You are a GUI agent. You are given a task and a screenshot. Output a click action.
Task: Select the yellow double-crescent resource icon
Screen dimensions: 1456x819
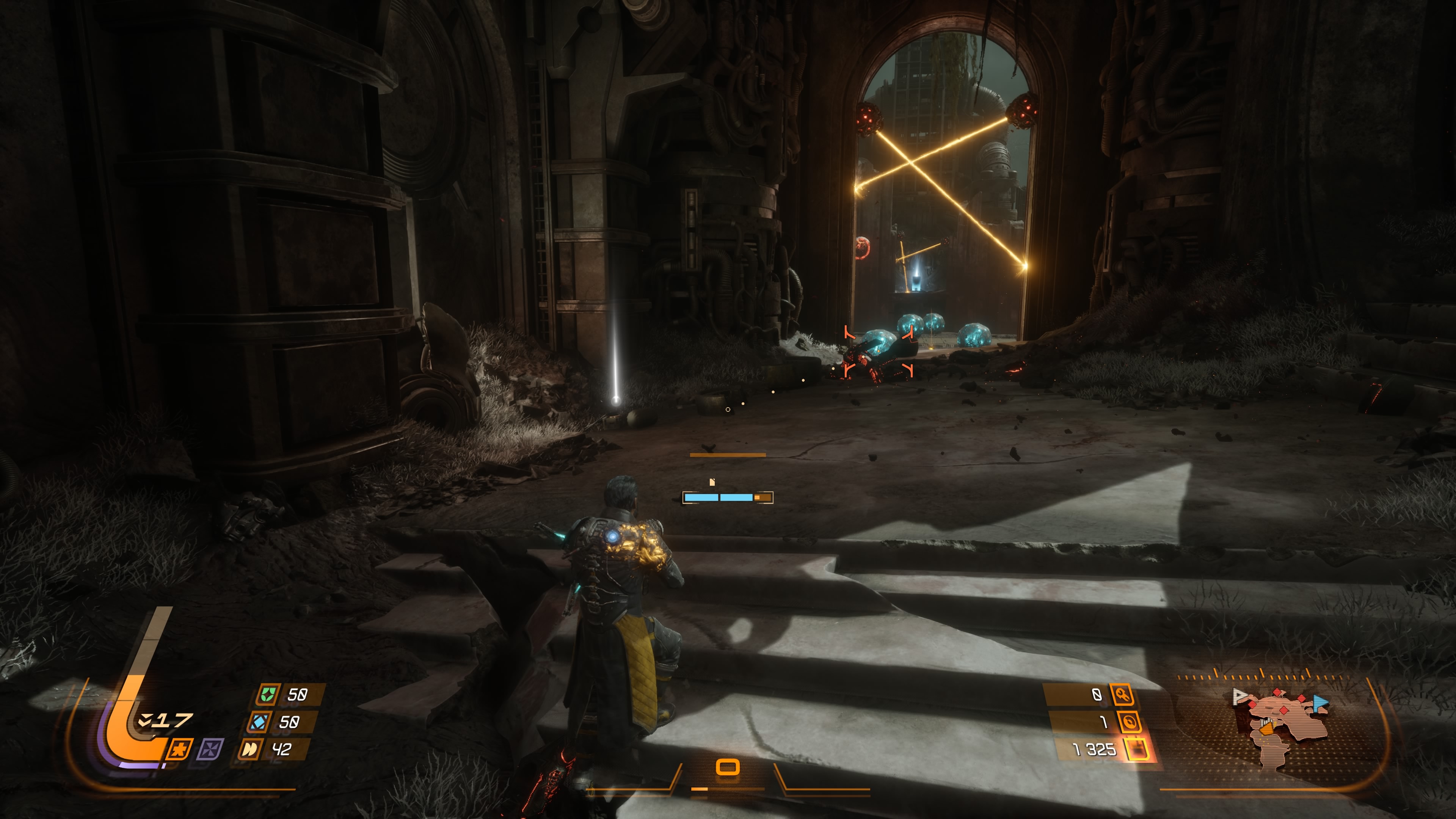click(249, 750)
